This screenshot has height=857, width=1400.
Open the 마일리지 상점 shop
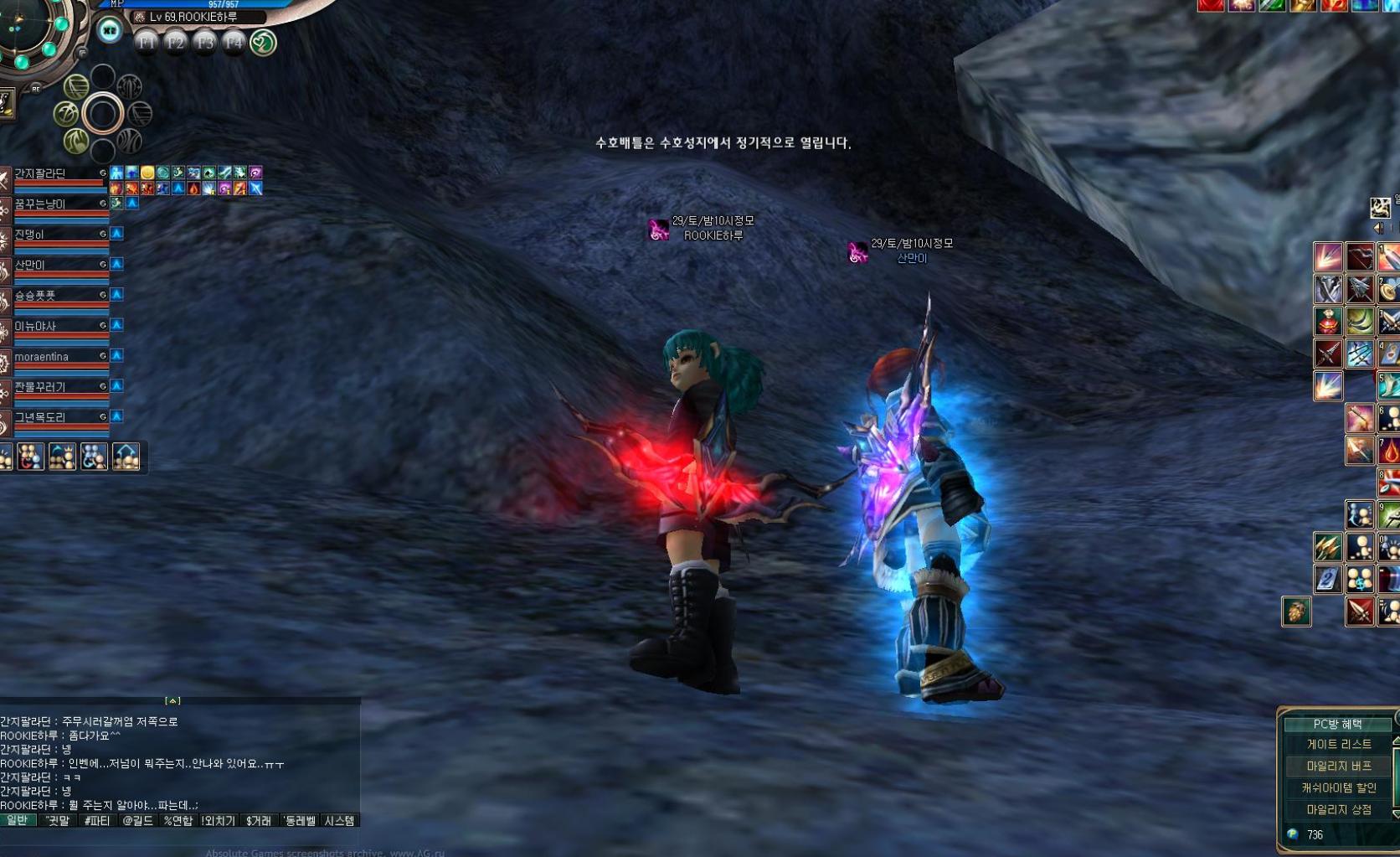1340,809
